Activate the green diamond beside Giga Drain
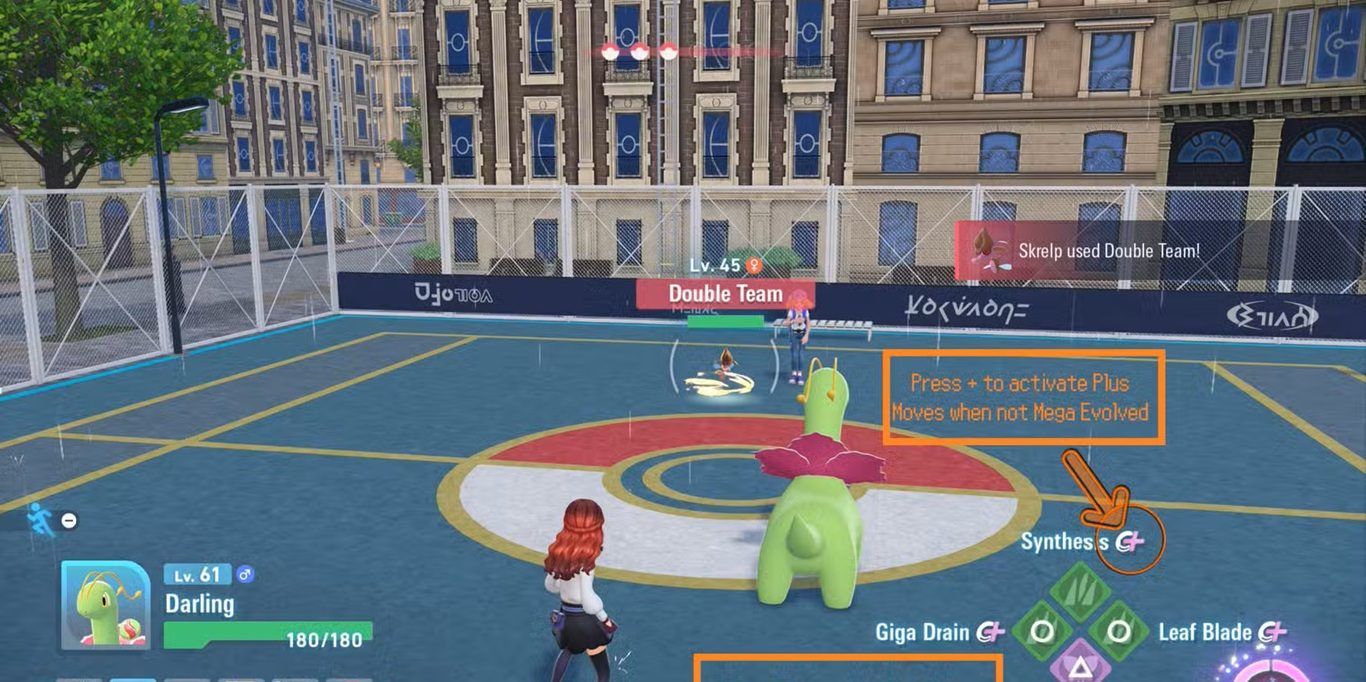The width and height of the screenshot is (1366, 682). [1041, 632]
